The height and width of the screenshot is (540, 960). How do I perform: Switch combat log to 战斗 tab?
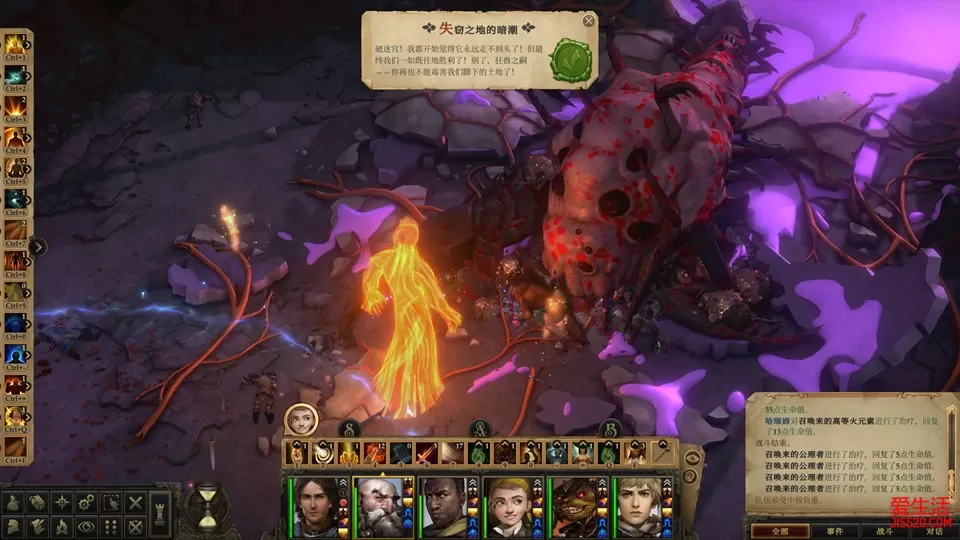[x=883, y=531]
